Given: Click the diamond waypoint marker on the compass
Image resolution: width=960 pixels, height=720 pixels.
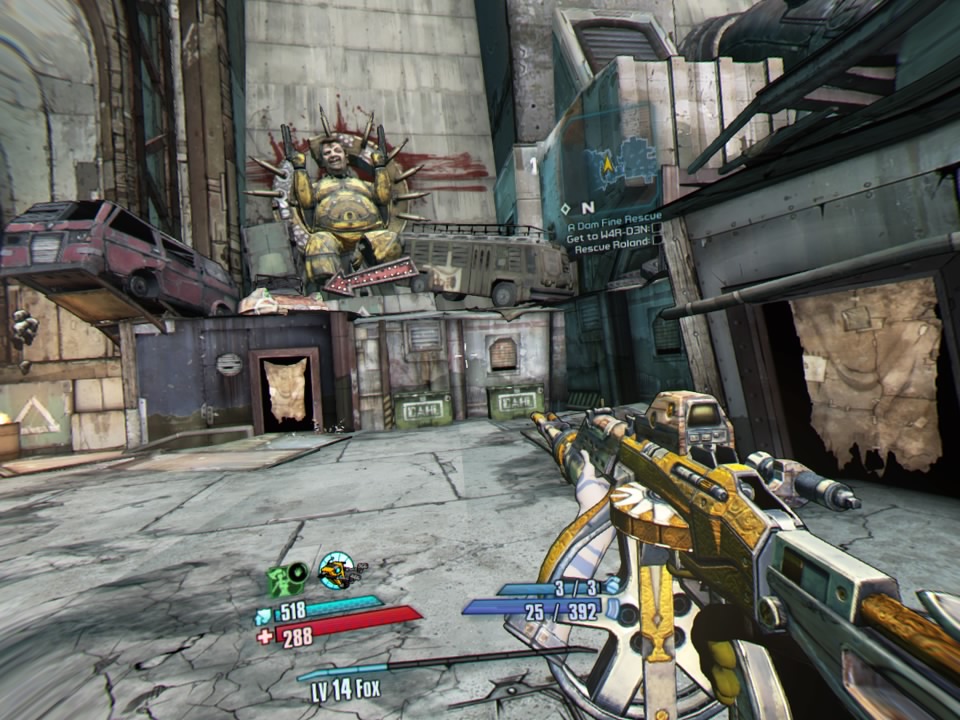Looking at the screenshot, I should [565, 208].
